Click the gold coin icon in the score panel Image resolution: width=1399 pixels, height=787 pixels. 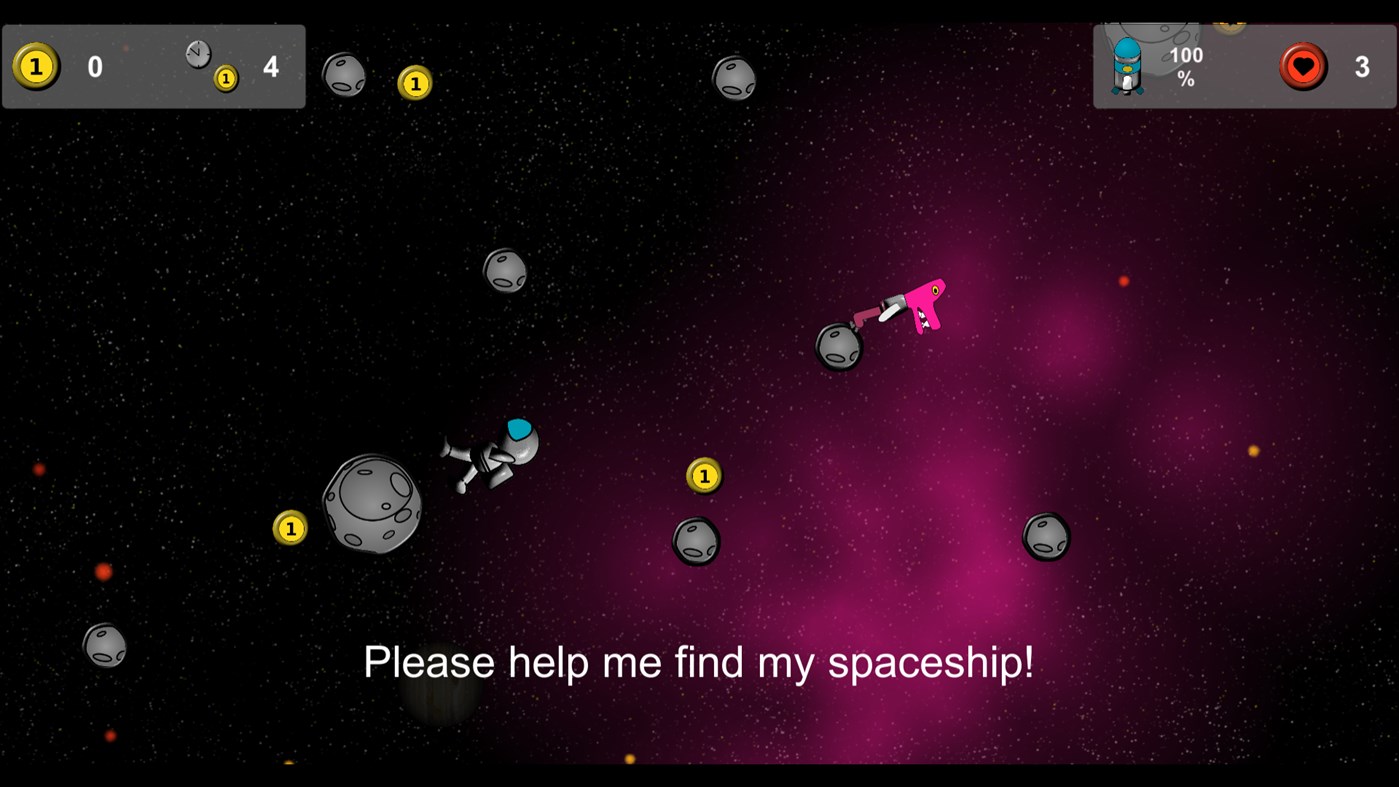(36, 66)
